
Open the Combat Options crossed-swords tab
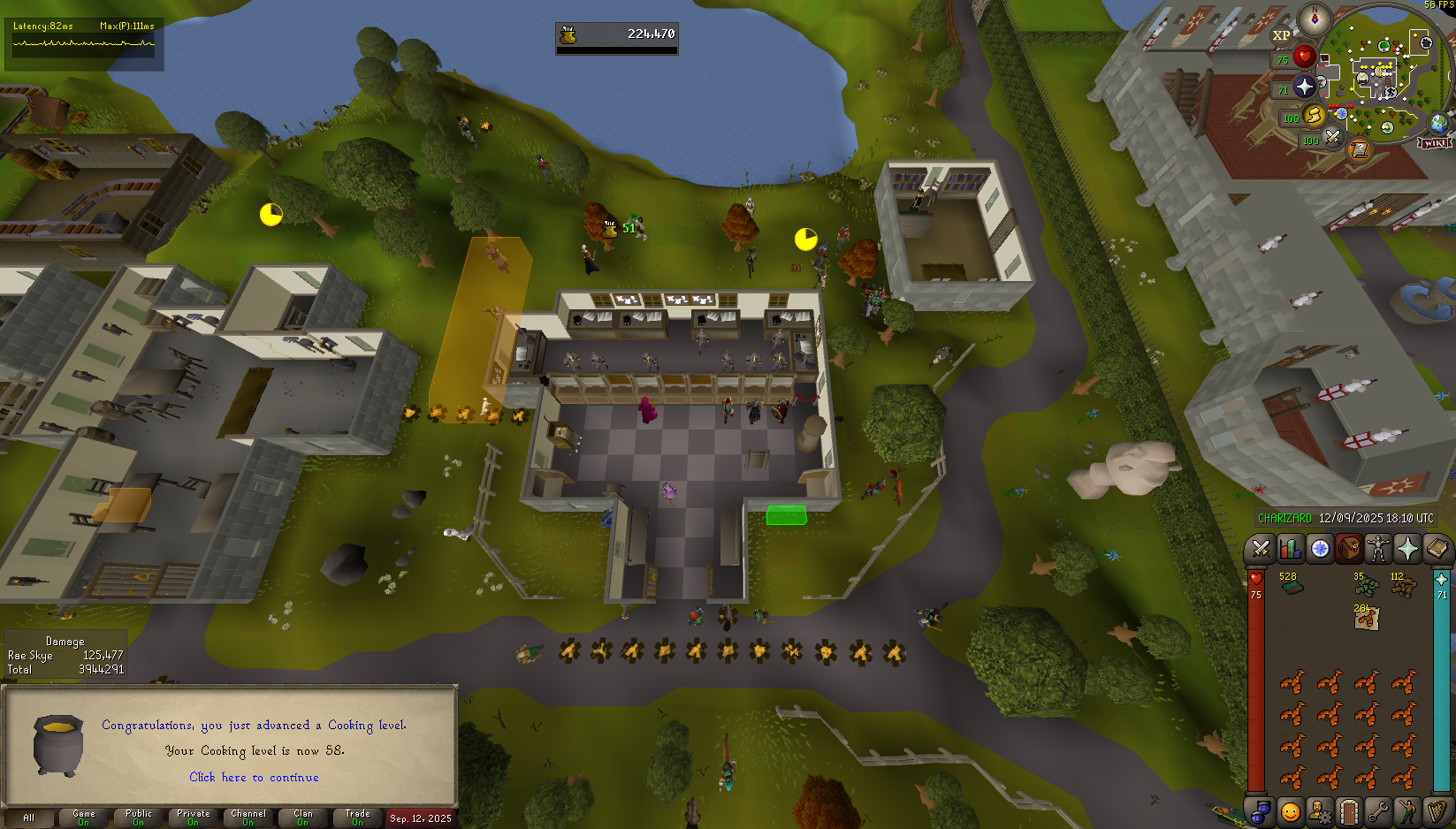tap(1261, 549)
